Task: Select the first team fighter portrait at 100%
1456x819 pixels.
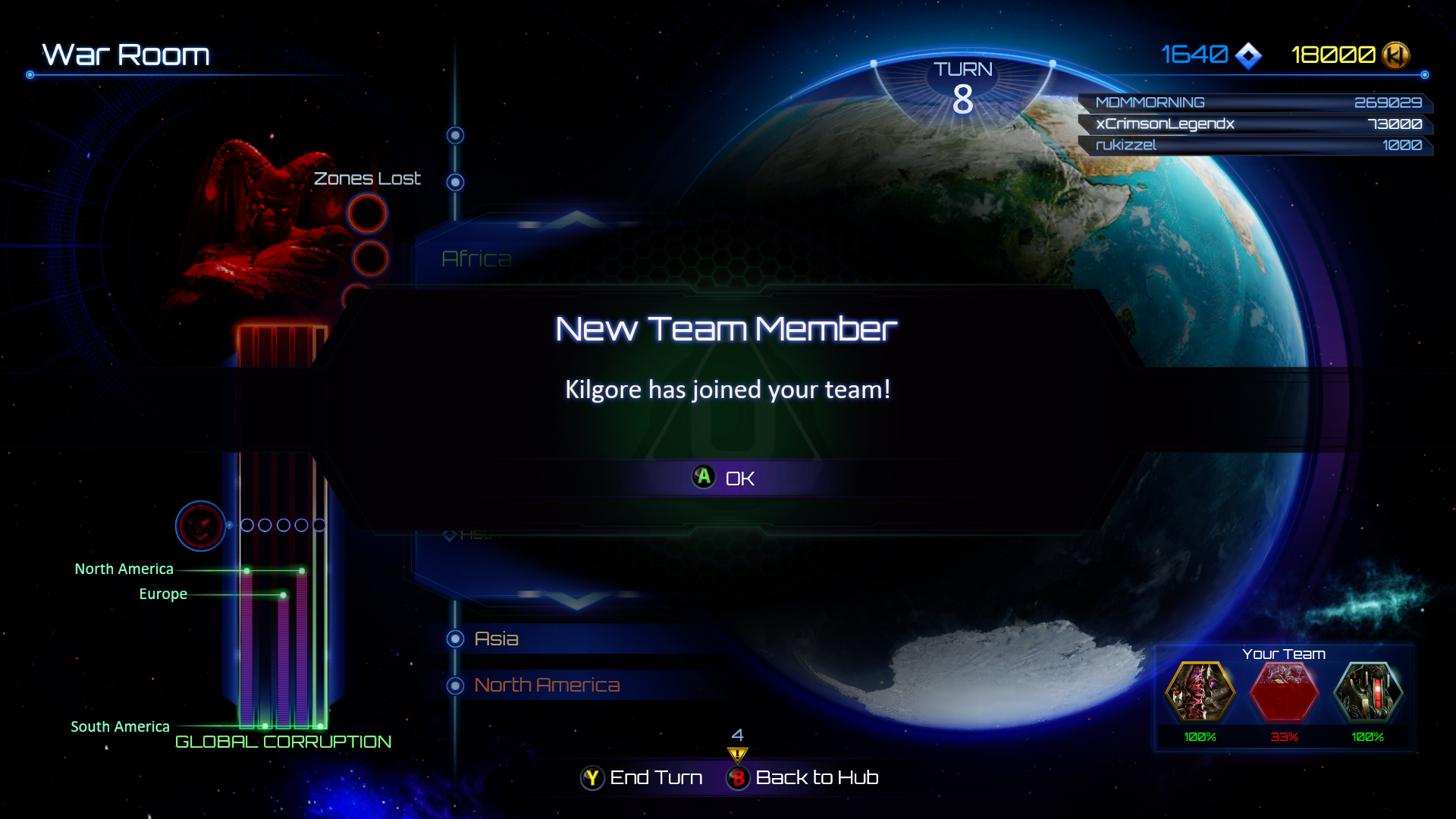Action: (x=1200, y=692)
